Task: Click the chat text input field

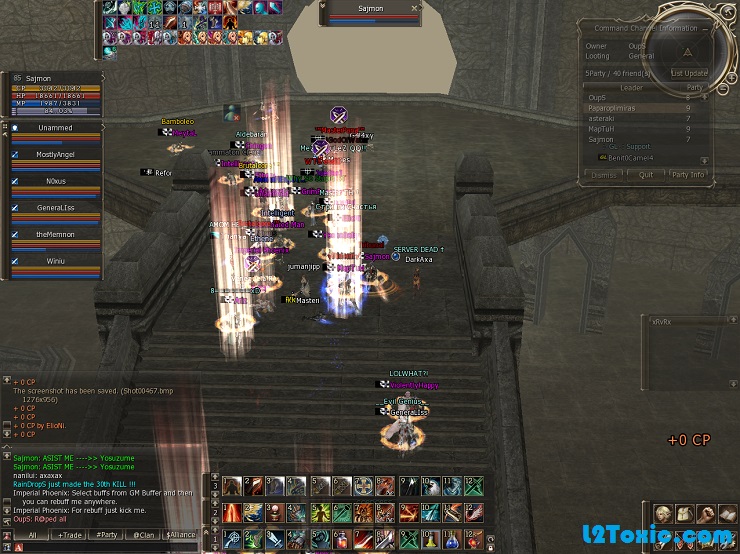Action: click(110, 547)
